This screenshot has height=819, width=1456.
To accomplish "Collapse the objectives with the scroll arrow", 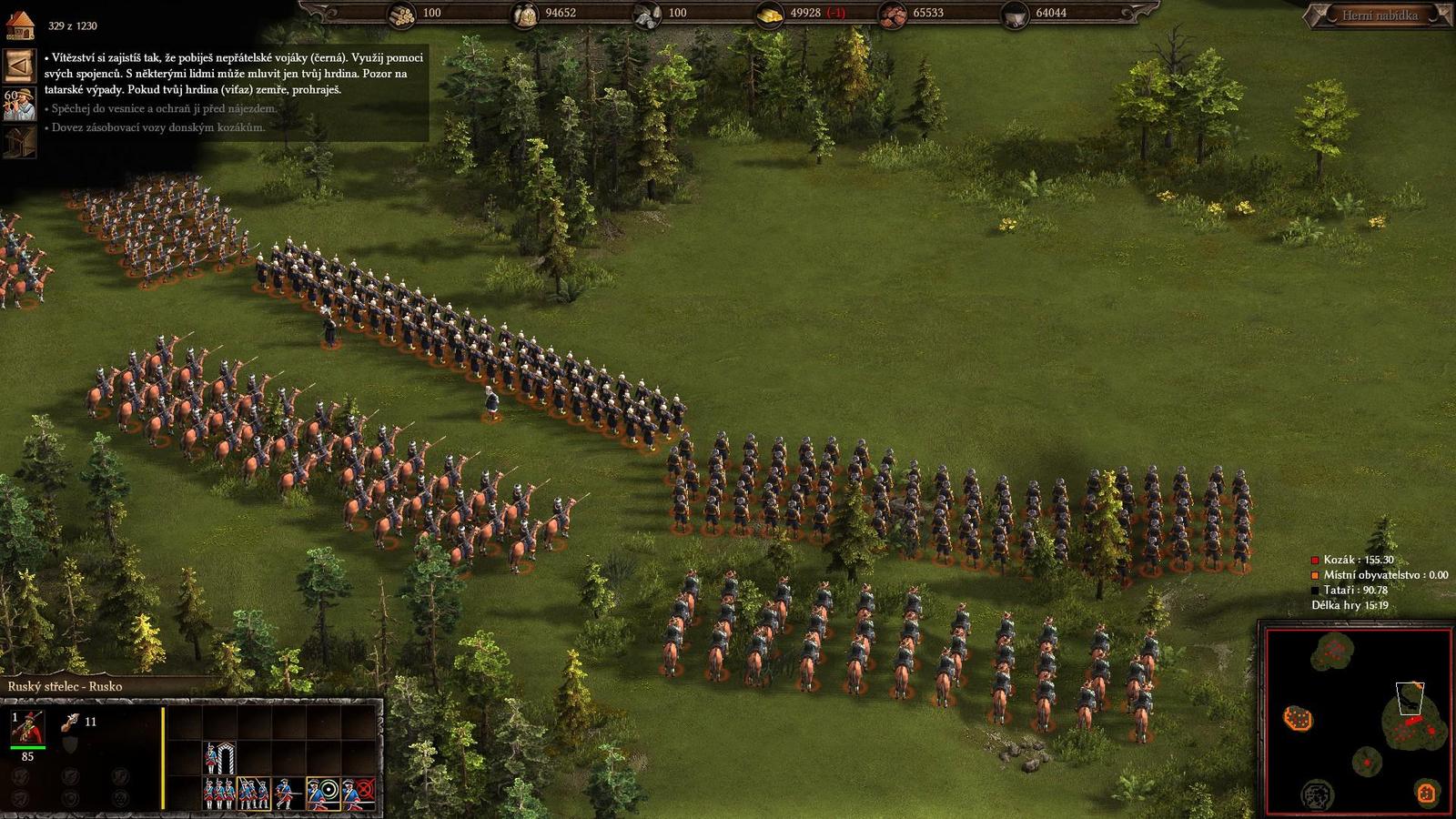I will (x=19, y=66).
